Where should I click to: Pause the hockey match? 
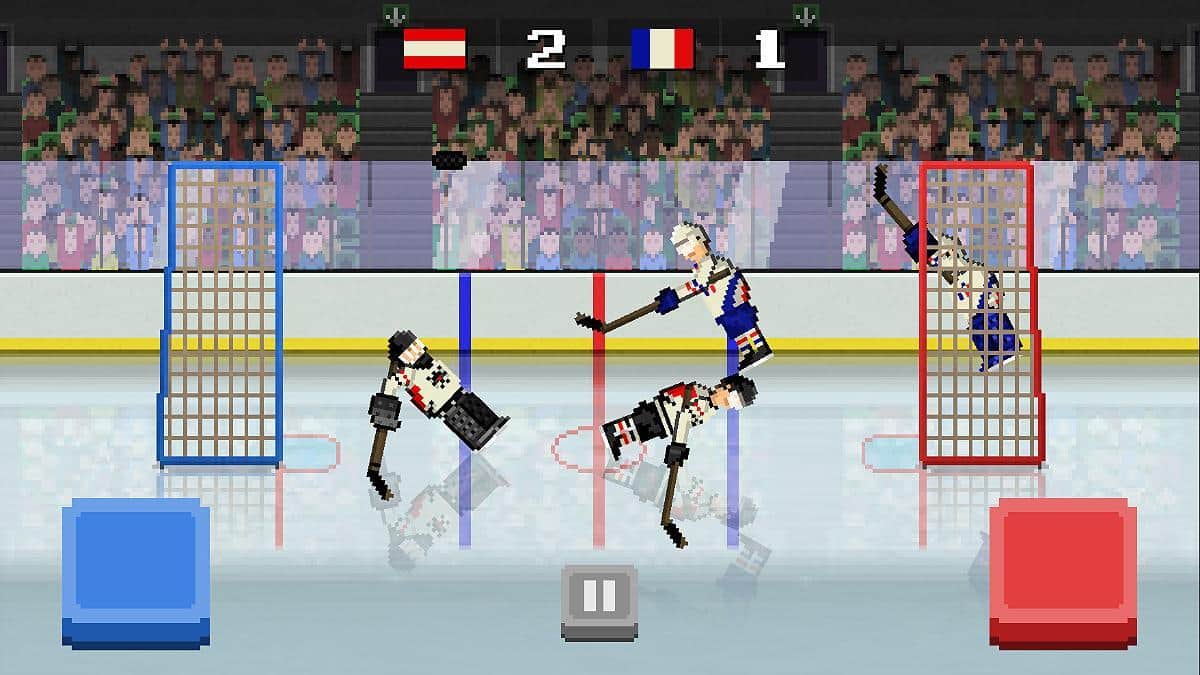coord(599,600)
